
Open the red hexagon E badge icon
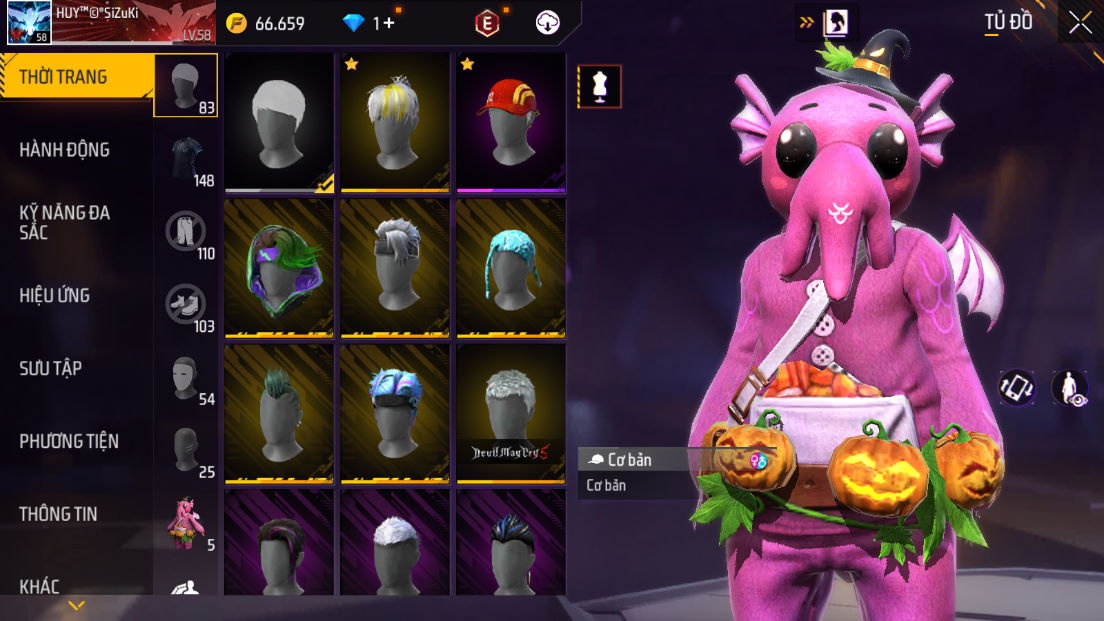[487, 23]
